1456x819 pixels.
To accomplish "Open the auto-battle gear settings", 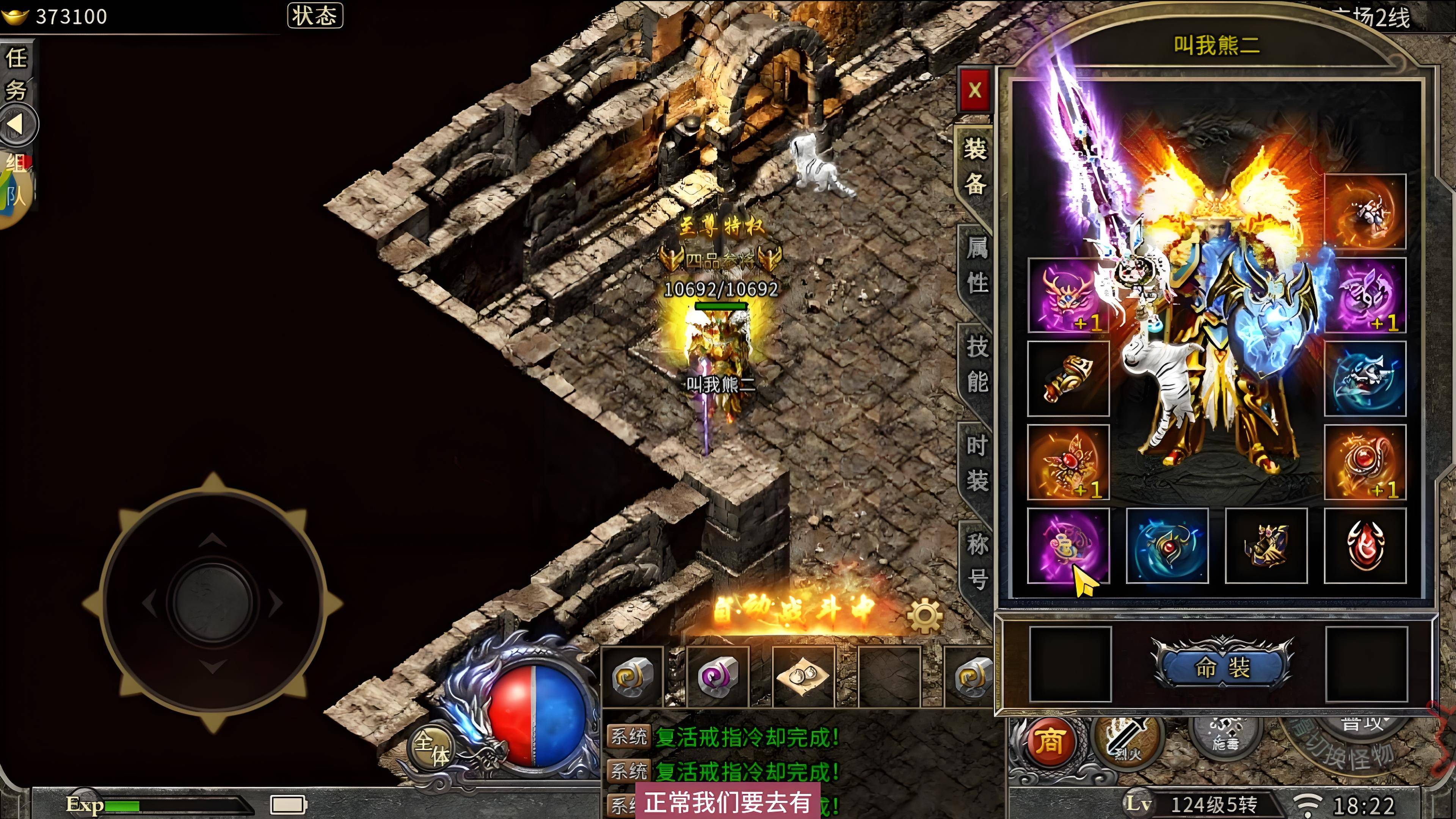I will pos(925,615).
